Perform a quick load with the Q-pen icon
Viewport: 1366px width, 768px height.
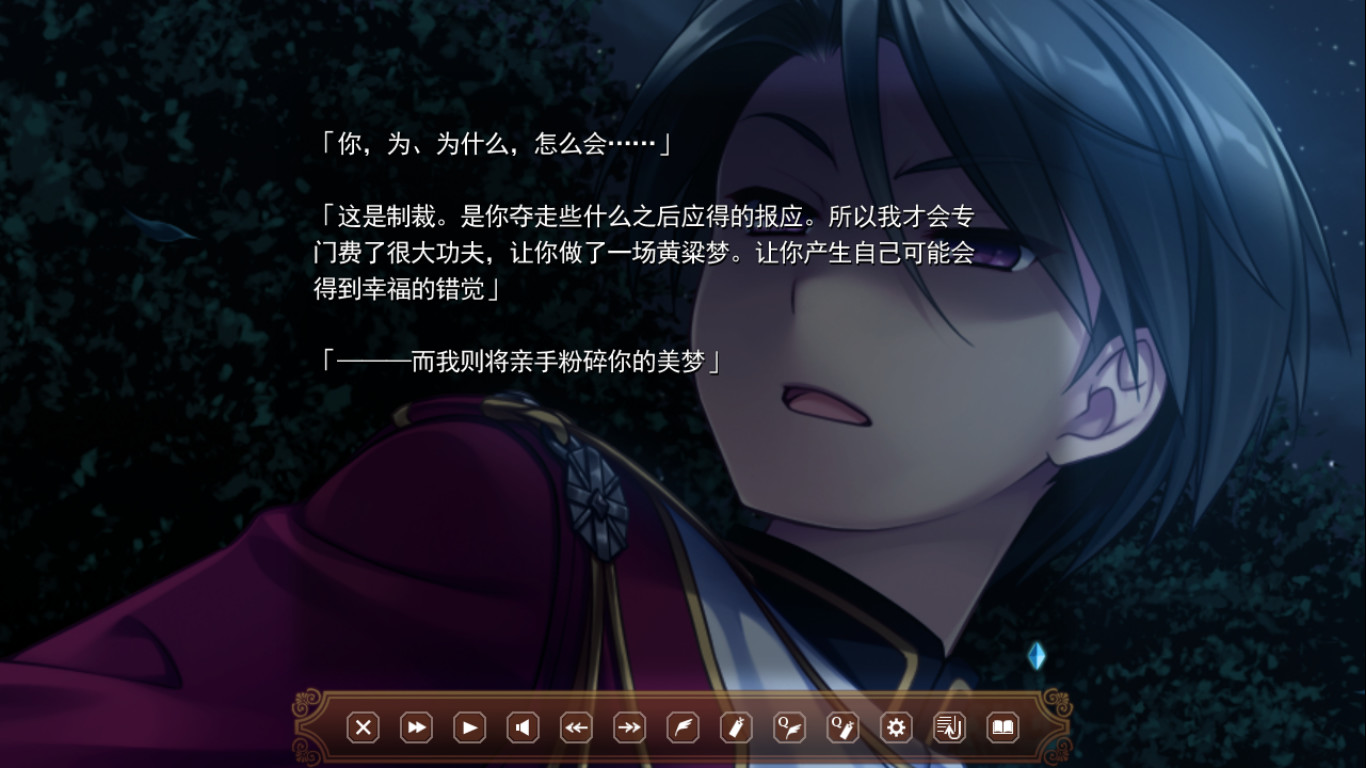[843, 728]
